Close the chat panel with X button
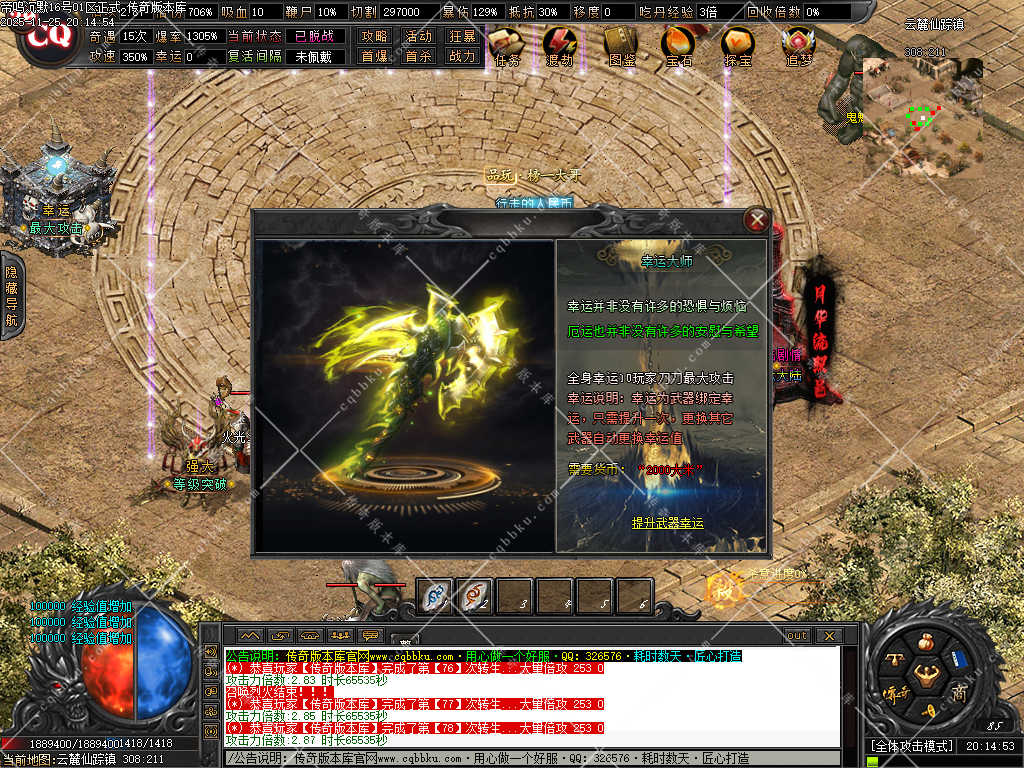1024x768 pixels. [x=828, y=635]
